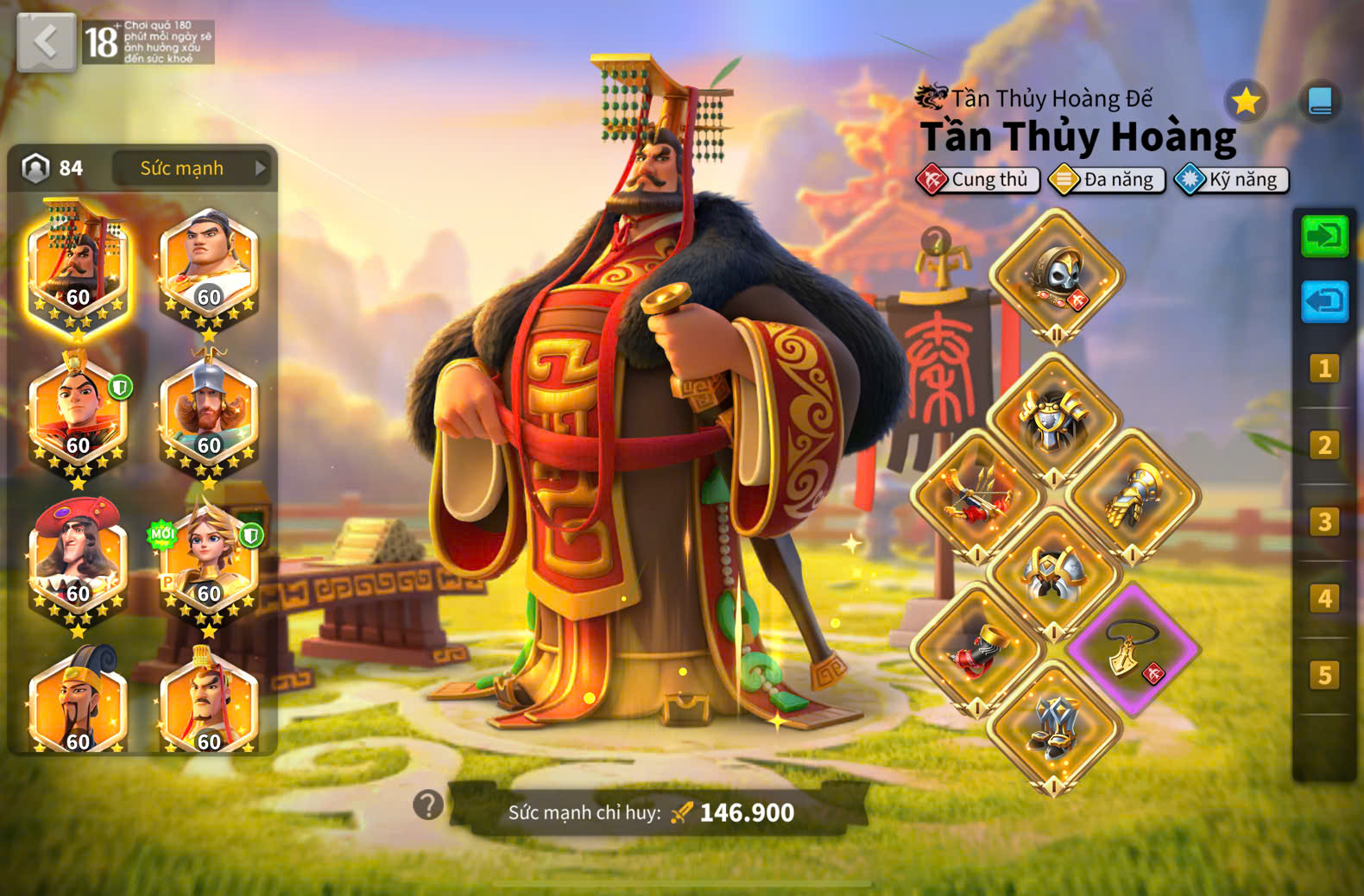Pick the steel-helmeted bearded commander portrait
The height and width of the screenshot is (896, 1364).
(x=208, y=414)
